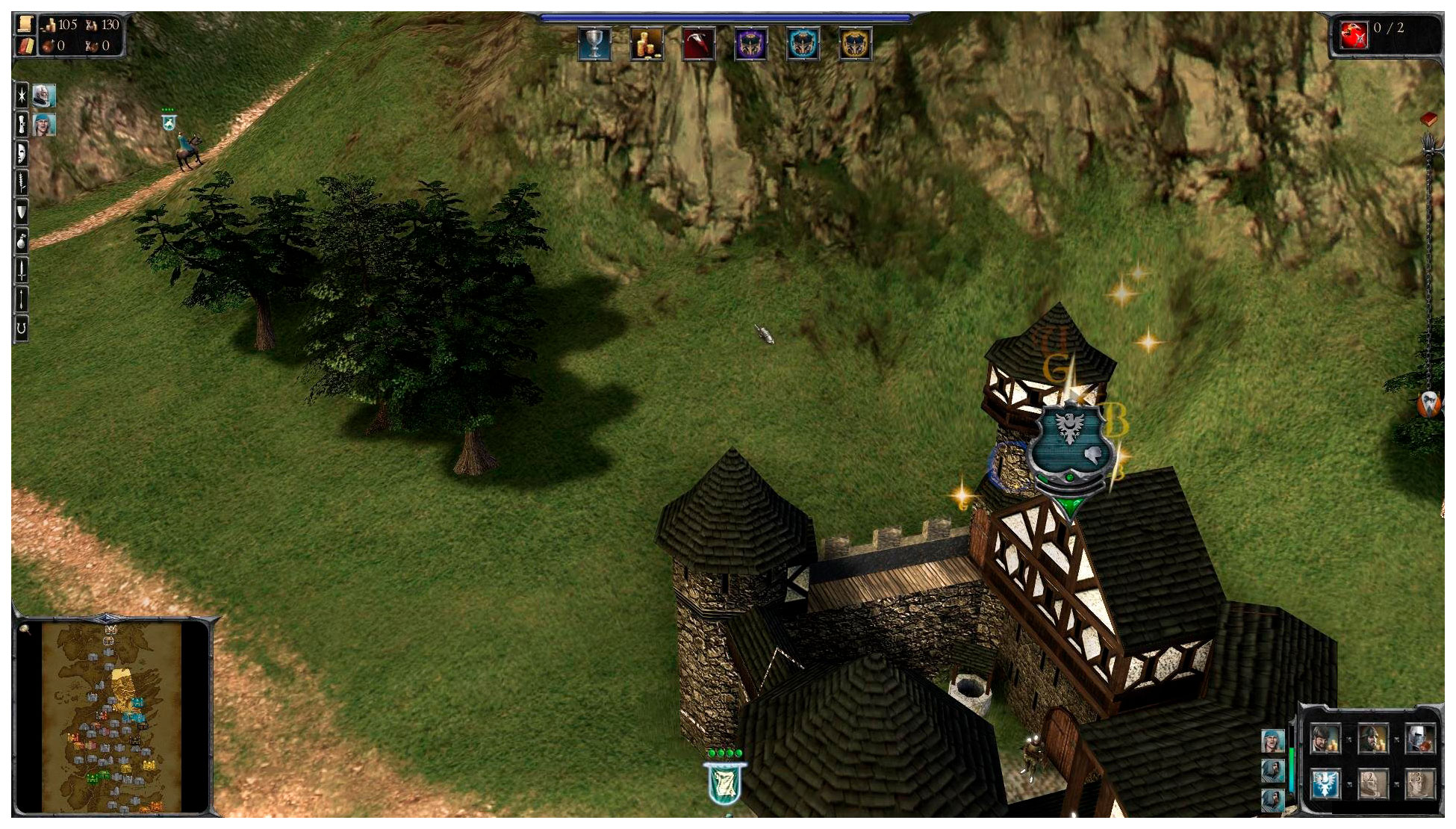Click the minimap of the realm

click(112, 717)
